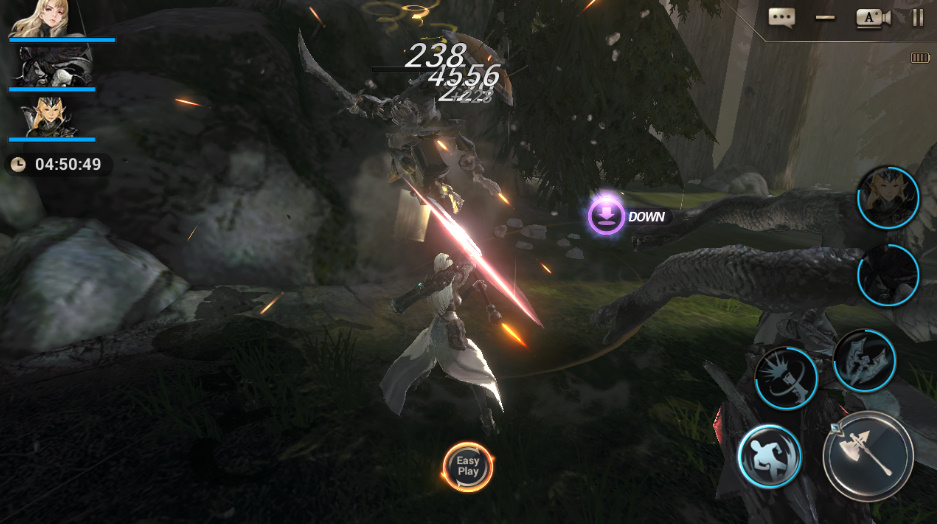Tap the purple DOWN attack prompt

pyautogui.click(x=606, y=216)
